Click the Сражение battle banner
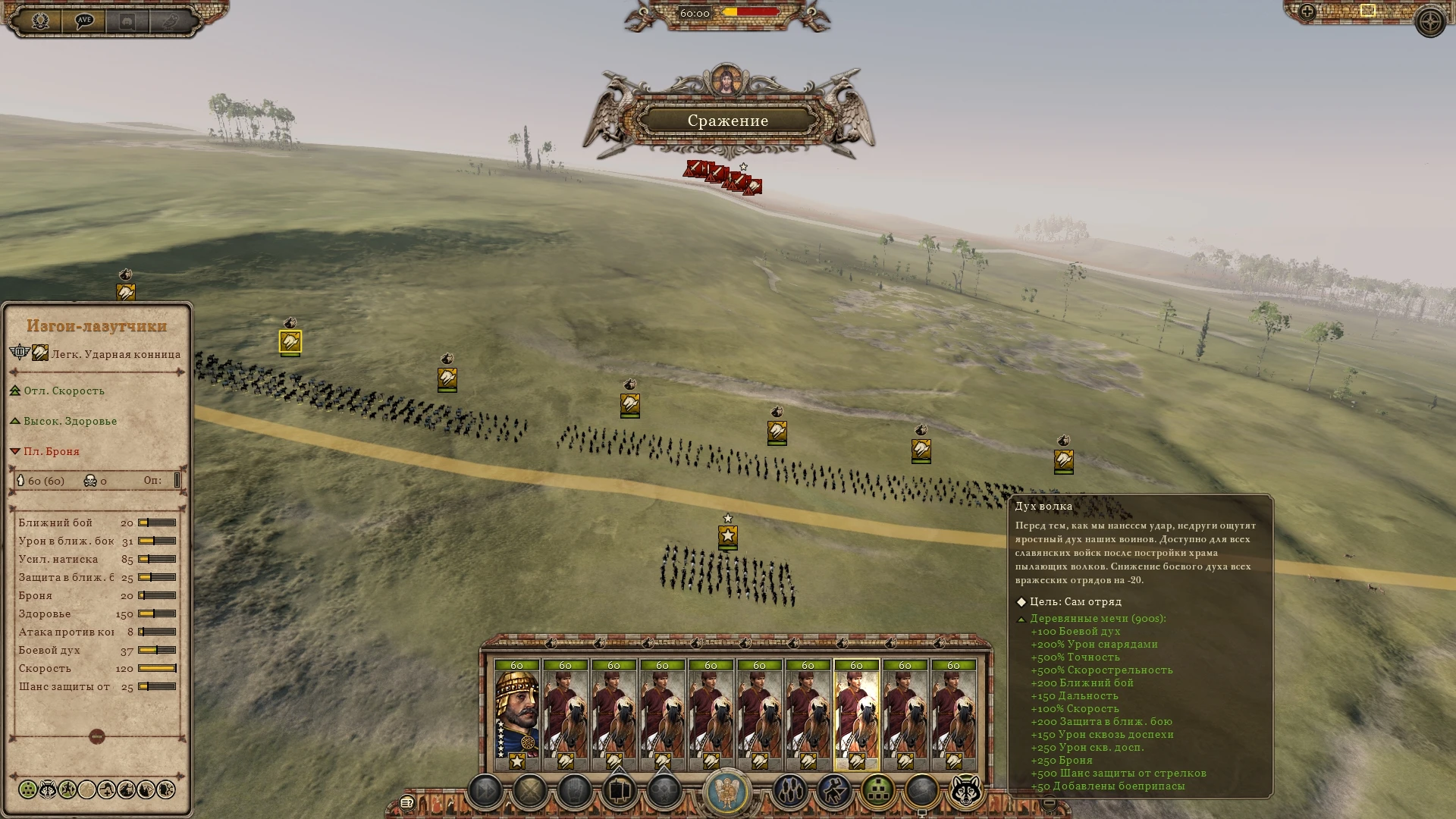This screenshot has height=819, width=1456. (x=728, y=120)
